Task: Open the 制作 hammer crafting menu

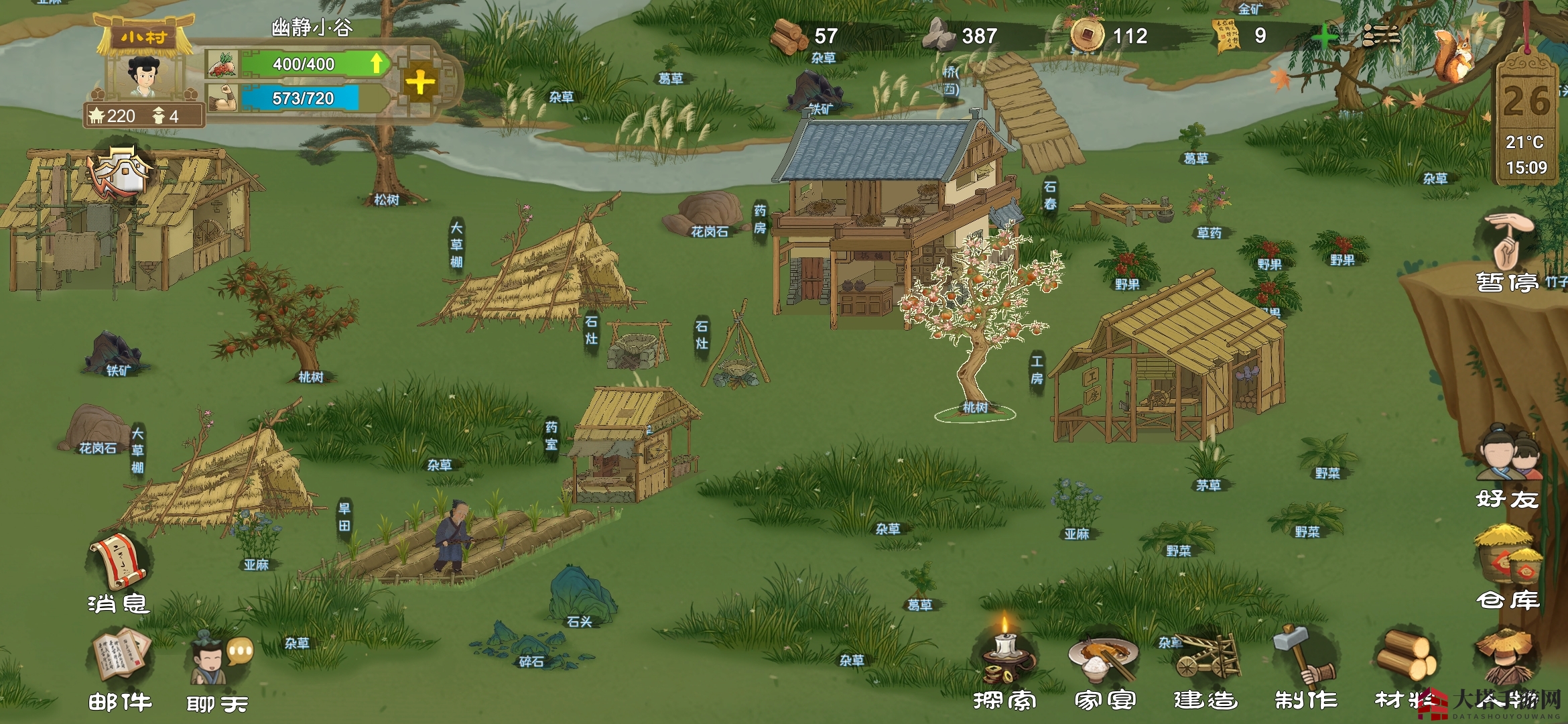Action: 1305,660
